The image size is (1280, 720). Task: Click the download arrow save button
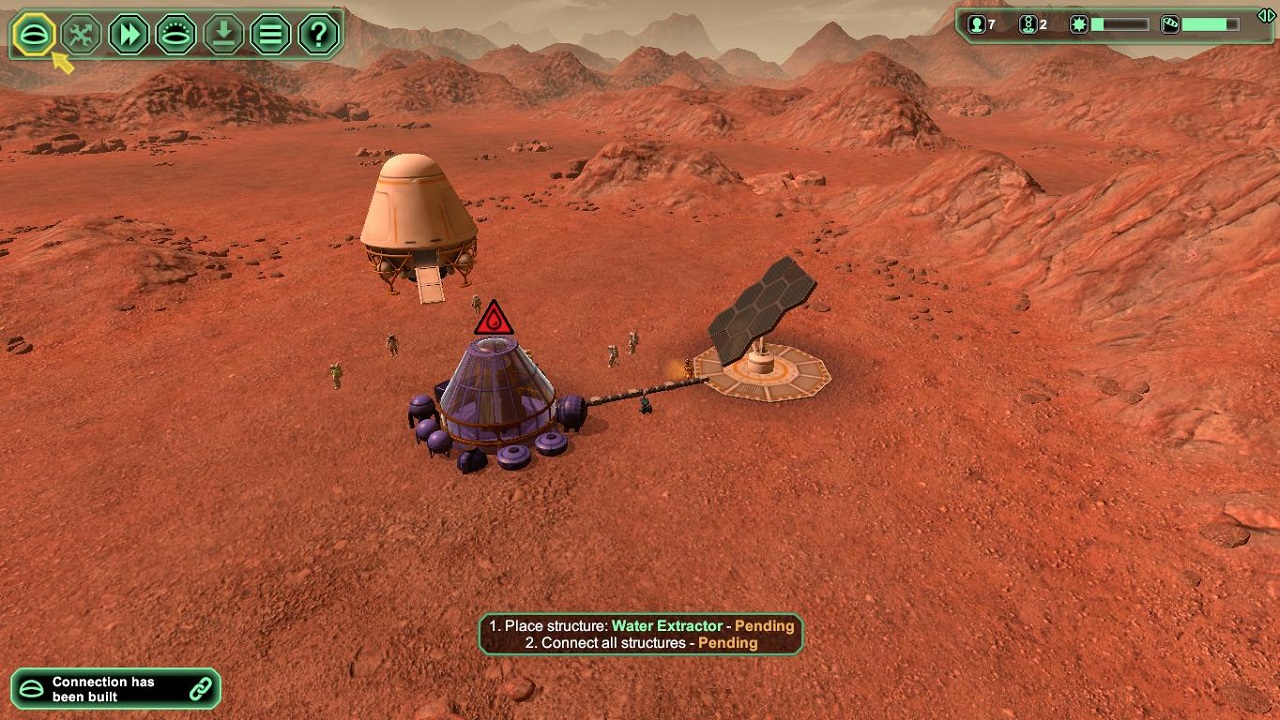tap(224, 35)
